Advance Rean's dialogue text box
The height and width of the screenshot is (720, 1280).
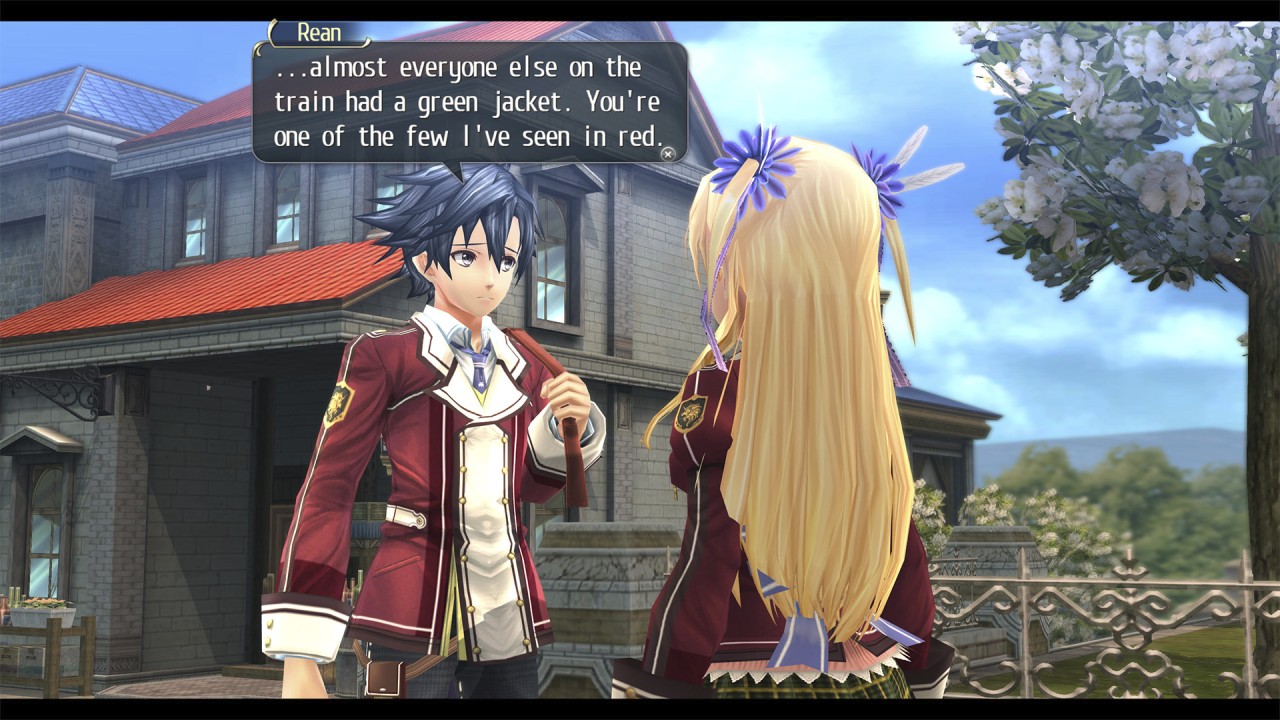click(x=668, y=154)
